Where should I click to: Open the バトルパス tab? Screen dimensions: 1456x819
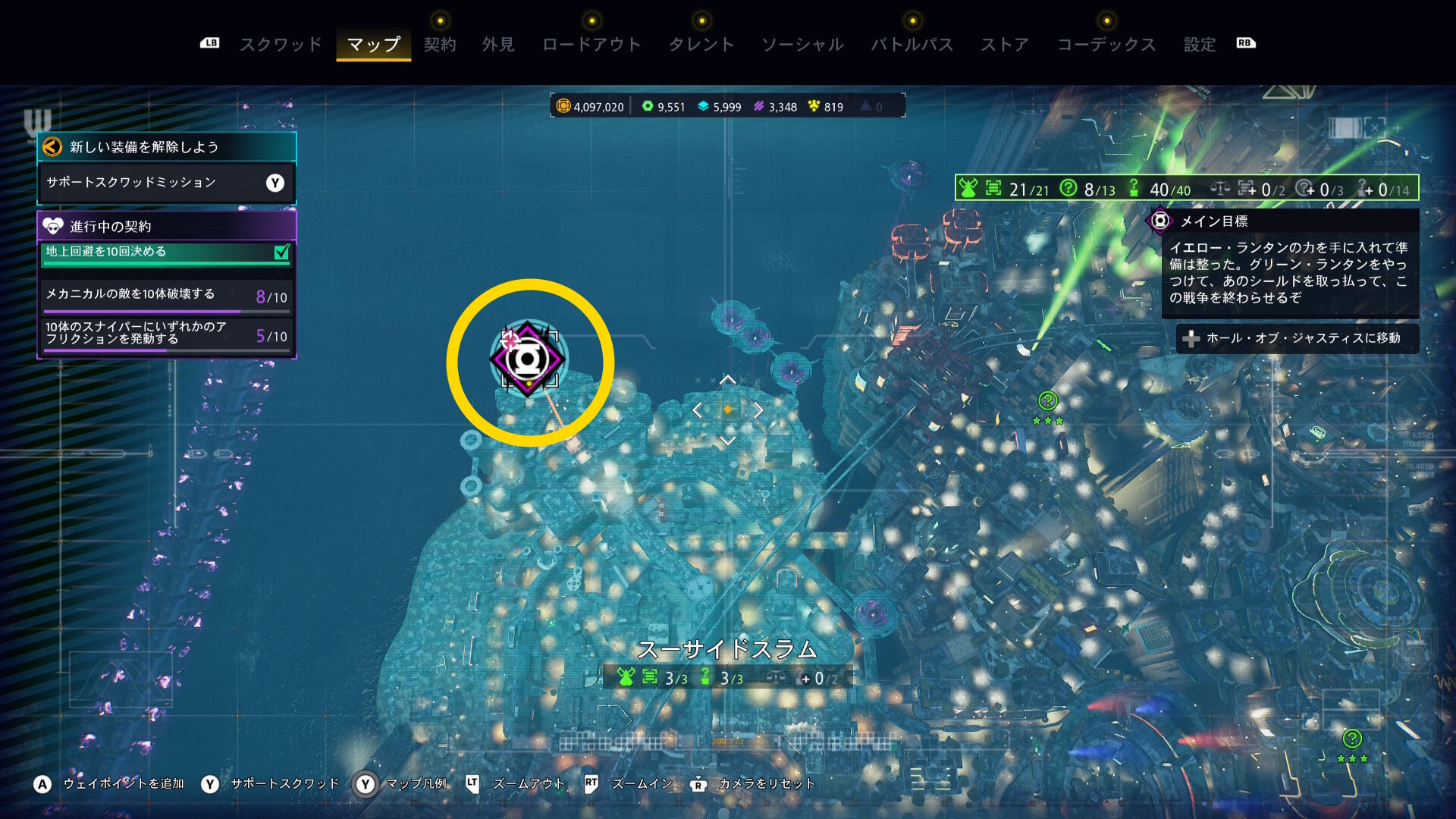tap(912, 45)
